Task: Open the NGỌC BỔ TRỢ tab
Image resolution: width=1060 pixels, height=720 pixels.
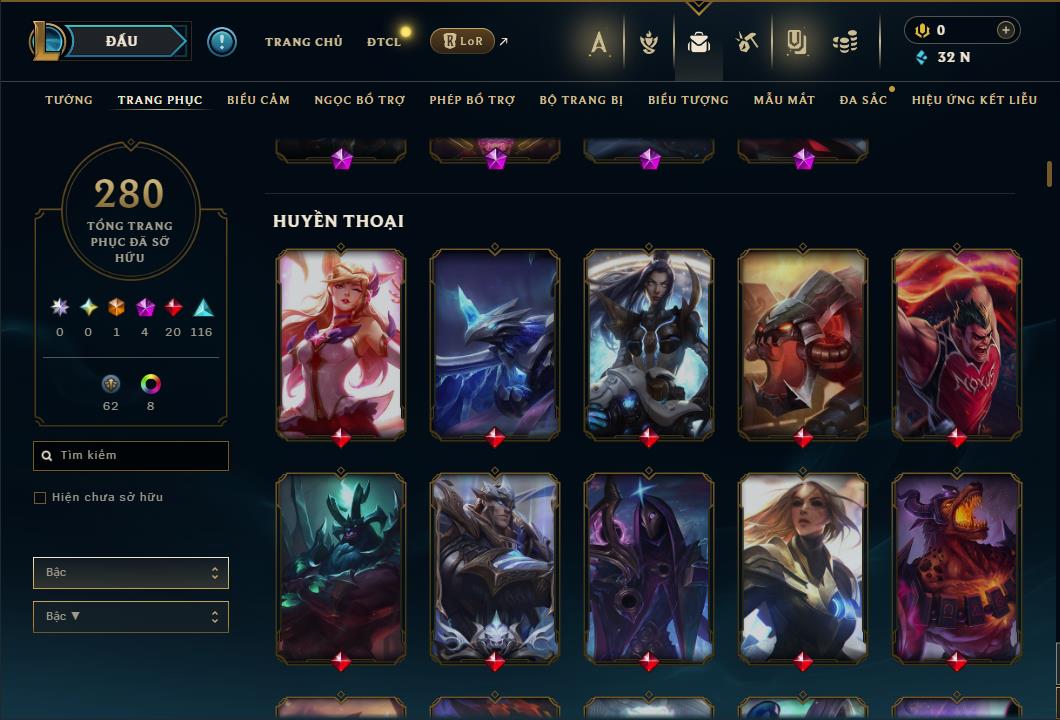Action: click(x=360, y=100)
